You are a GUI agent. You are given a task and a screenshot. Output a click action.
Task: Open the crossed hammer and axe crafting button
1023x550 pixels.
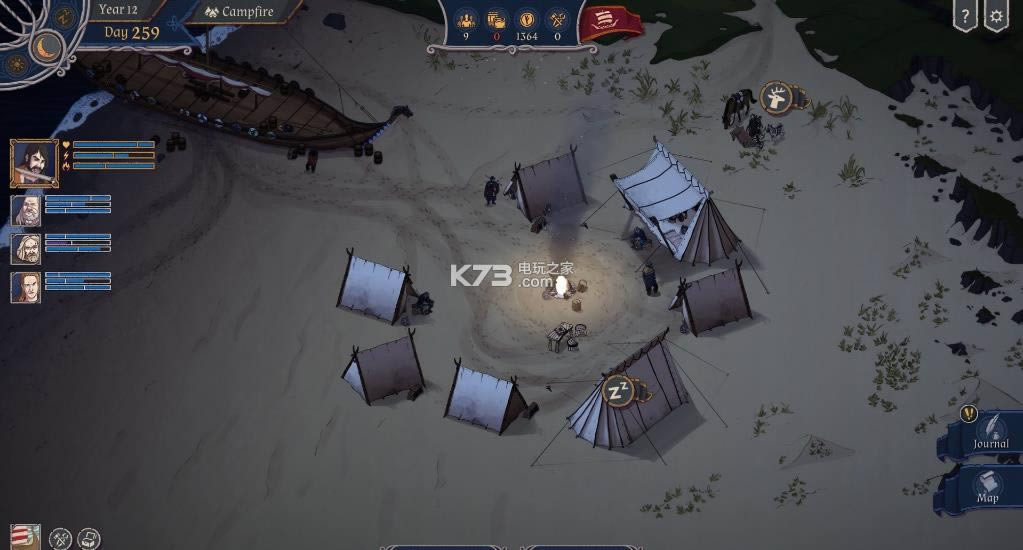[61, 538]
